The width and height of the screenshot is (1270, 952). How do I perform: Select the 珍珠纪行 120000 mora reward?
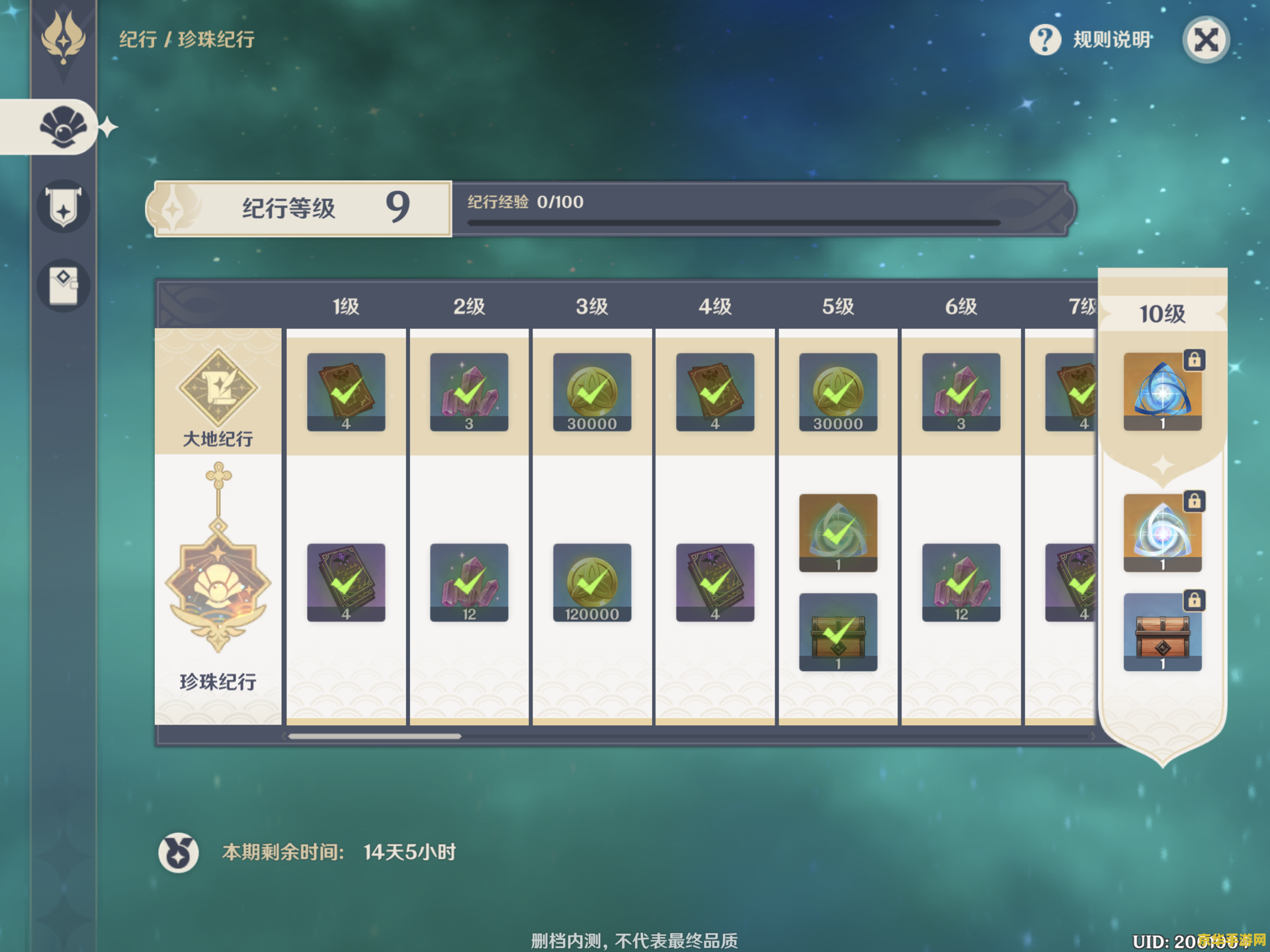(591, 582)
